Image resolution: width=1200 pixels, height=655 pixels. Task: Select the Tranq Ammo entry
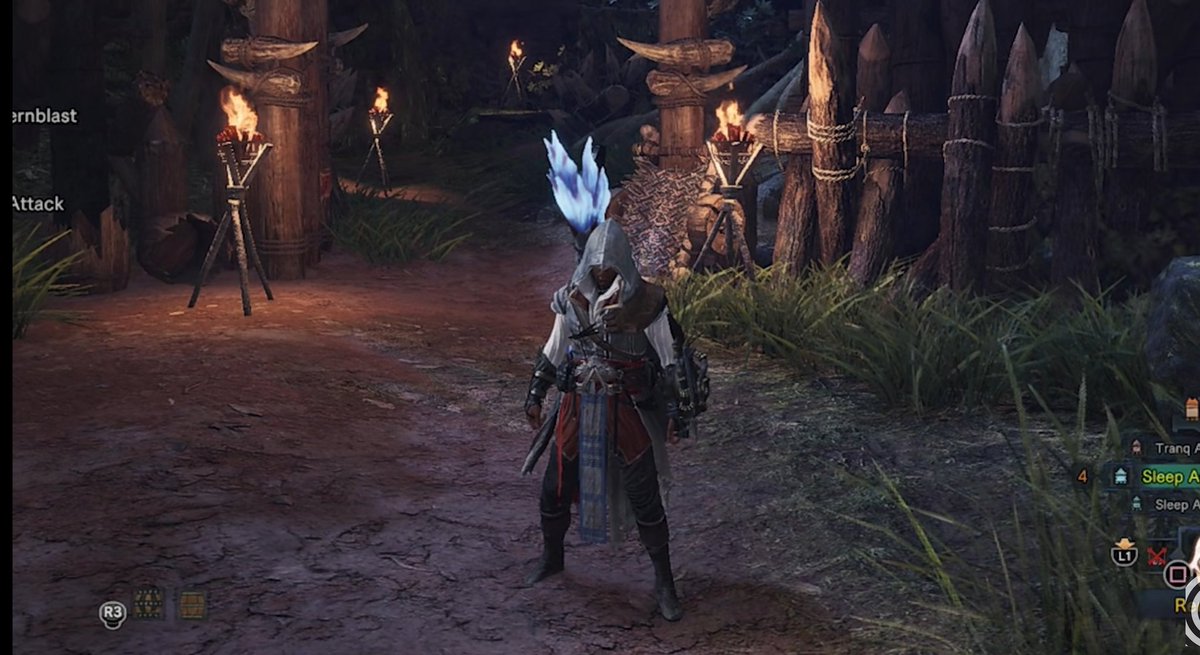(x=1170, y=449)
